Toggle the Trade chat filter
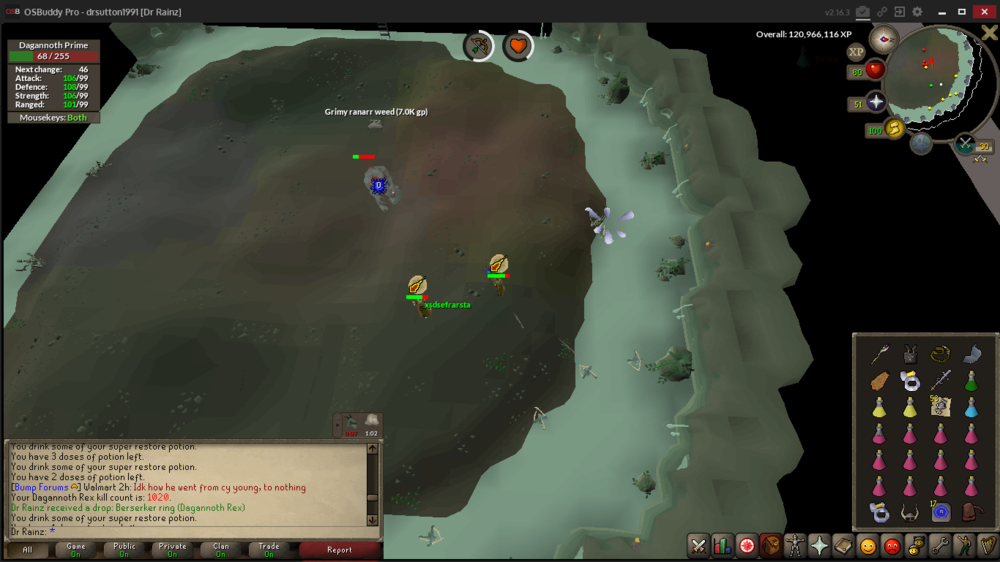This screenshot has height=562, width=1000. tap(269, 549)
